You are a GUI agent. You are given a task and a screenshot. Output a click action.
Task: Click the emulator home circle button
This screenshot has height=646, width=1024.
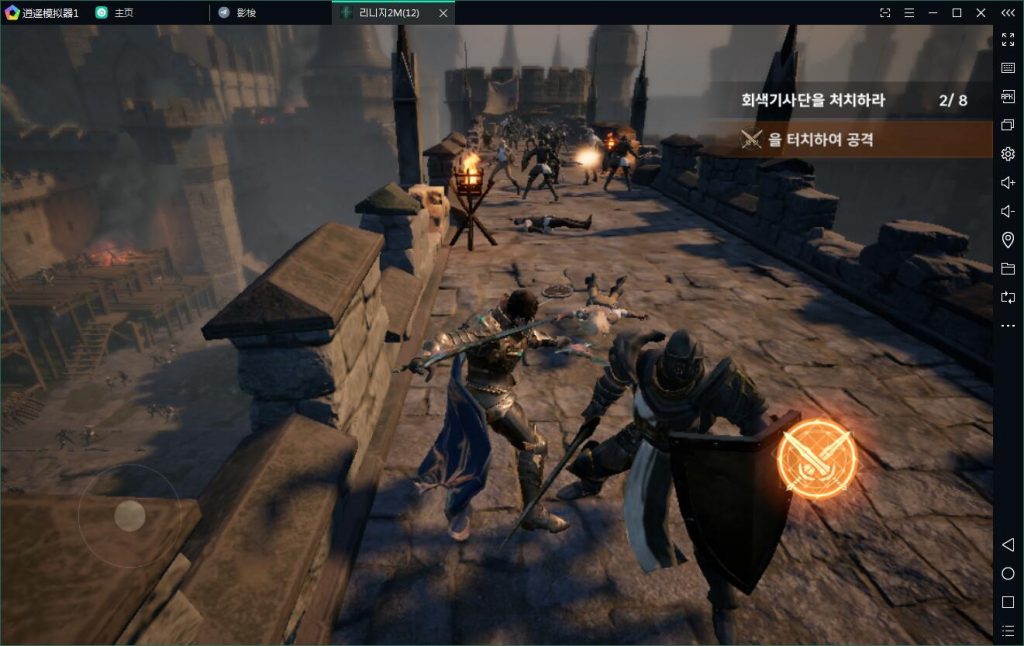pos(1008,574)
